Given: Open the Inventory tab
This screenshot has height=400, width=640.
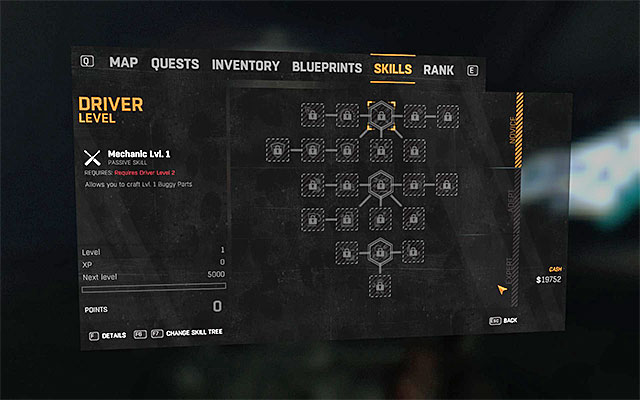Looking at the screenshot, I should [x=246, y=66].
